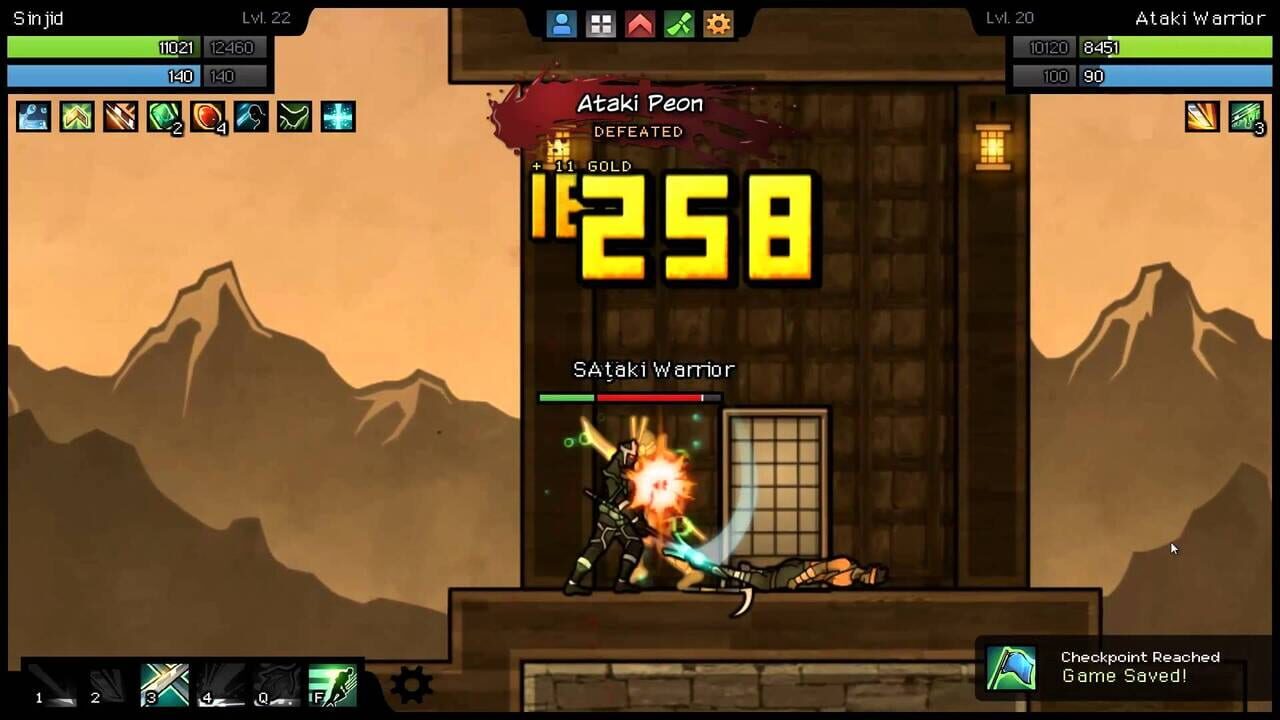Open the character profile icon
The width and height of the screenshot is (1280, 720).
(x=562, y=23)
